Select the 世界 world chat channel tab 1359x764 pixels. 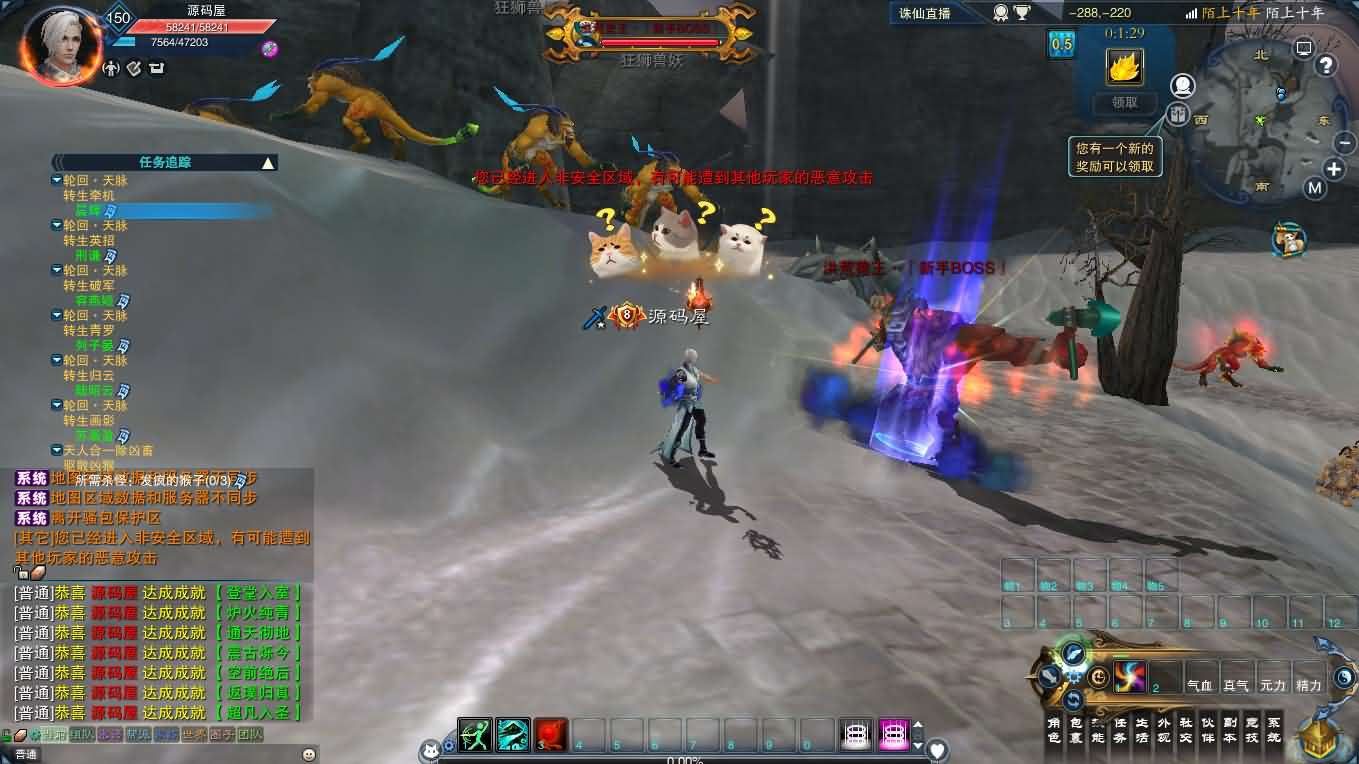(x=193, y=734)
